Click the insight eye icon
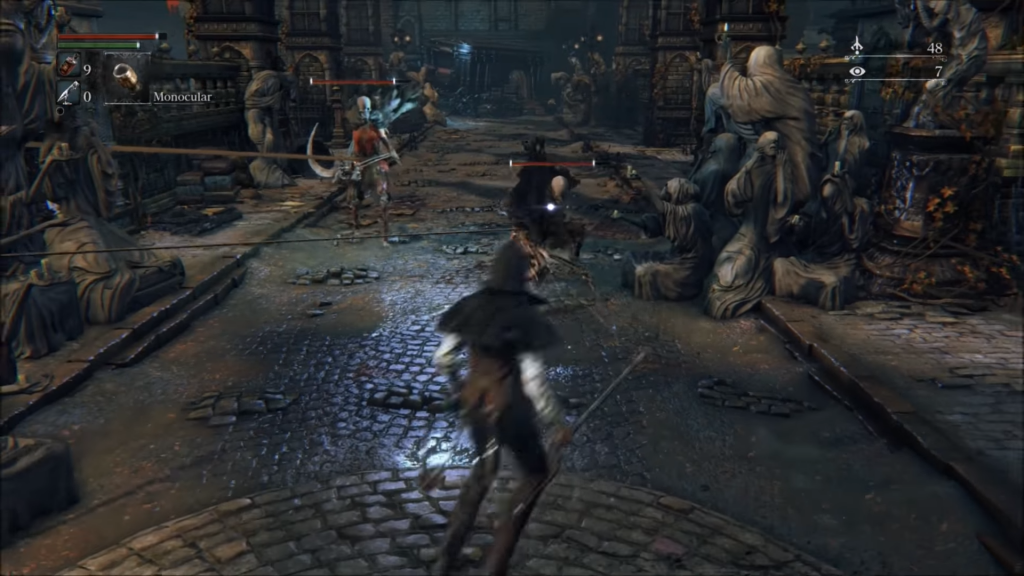This screenshot has width=1024, height=576. [857, 72]
